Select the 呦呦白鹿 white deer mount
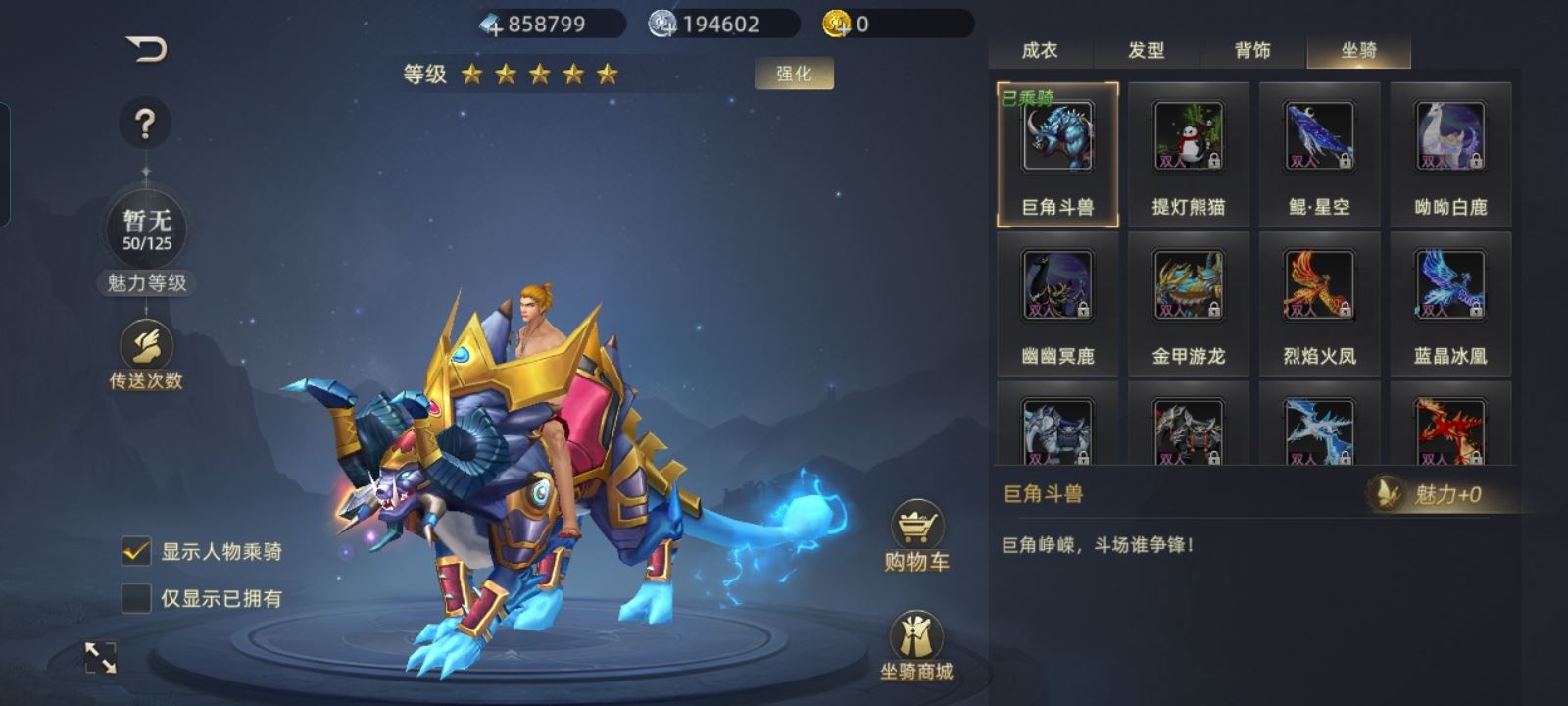The image size is (1568, 706). coord(1450,154)
